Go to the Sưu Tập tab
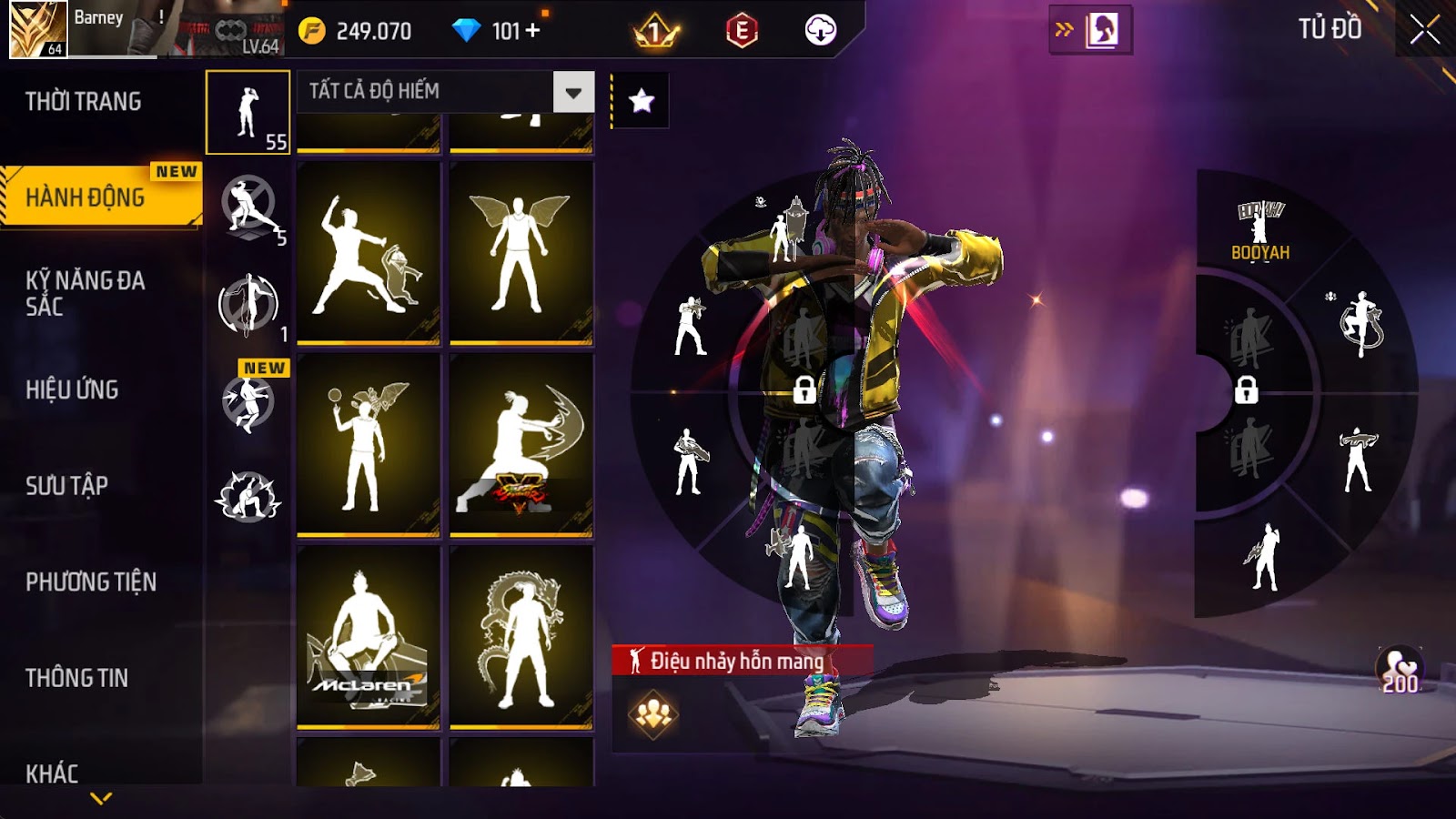The height and width of the screenshot is (819, 1456). pos(67,486)
